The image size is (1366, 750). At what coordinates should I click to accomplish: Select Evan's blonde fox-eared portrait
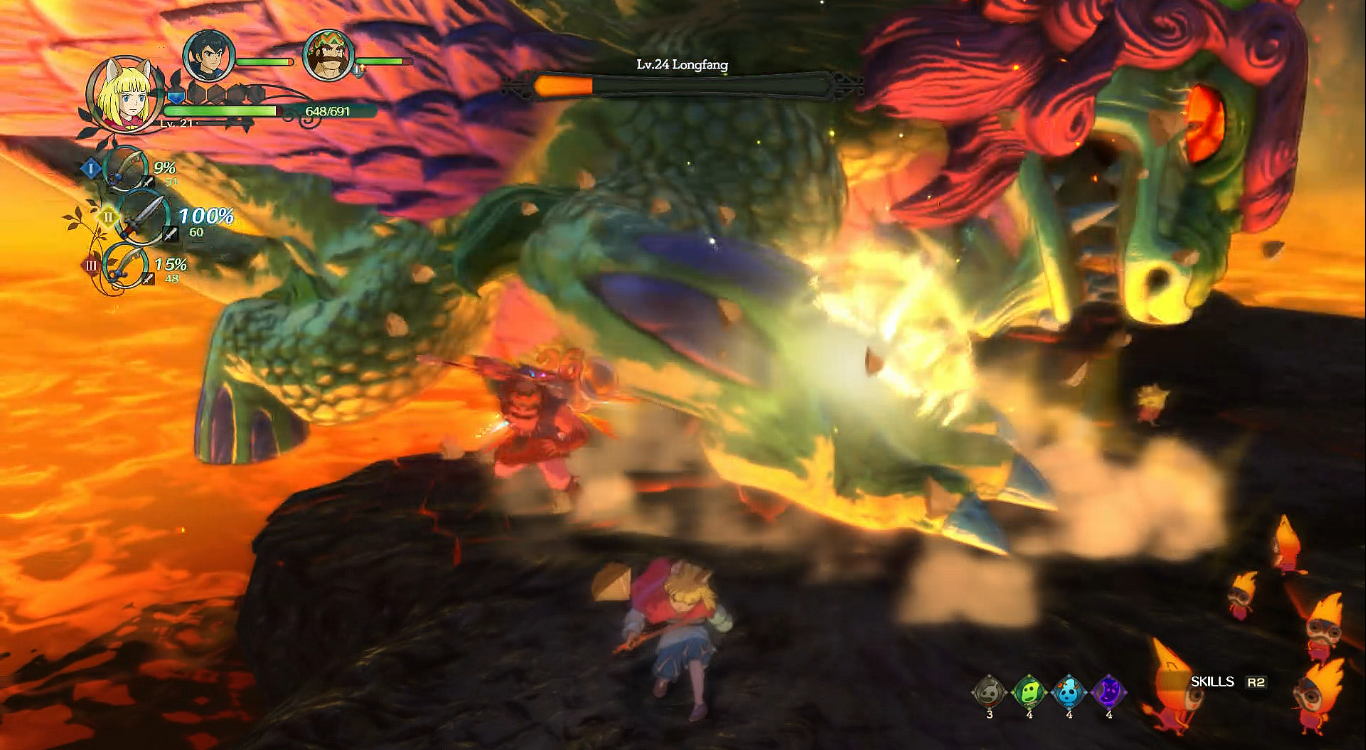point(125,94)
